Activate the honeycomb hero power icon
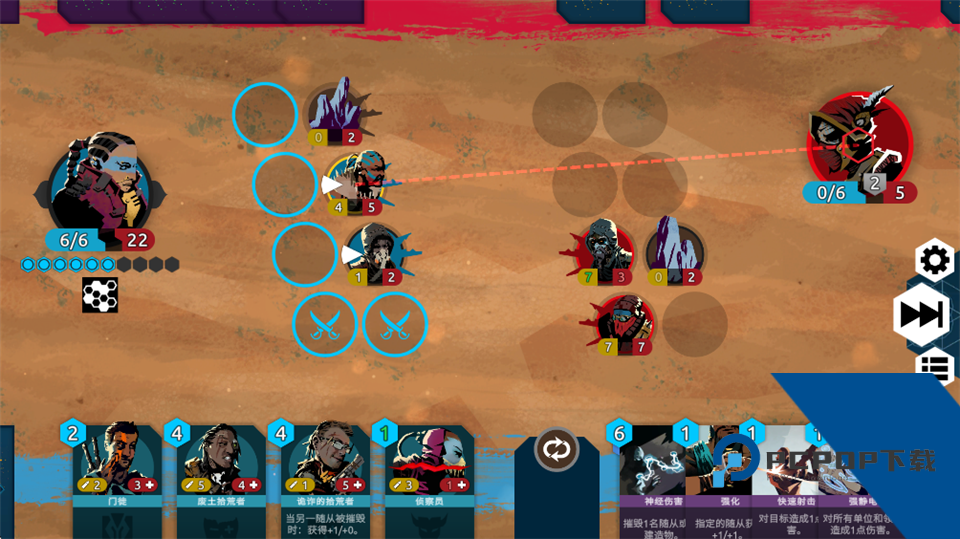Viewport: 960px width, 539px height. click(x=101, y=295)
